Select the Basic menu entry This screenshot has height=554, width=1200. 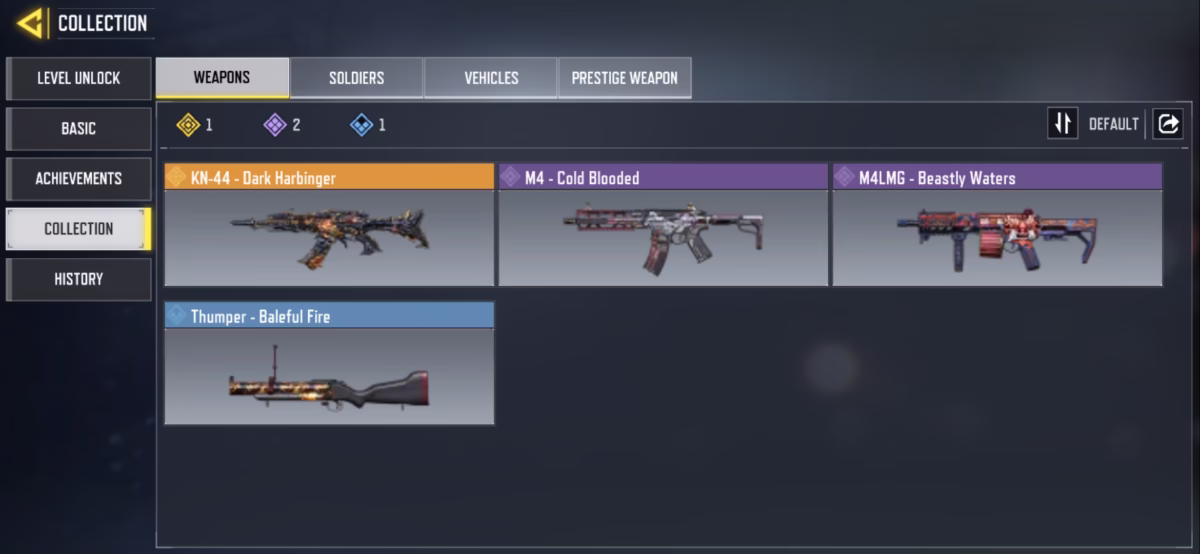pos(79,128)
